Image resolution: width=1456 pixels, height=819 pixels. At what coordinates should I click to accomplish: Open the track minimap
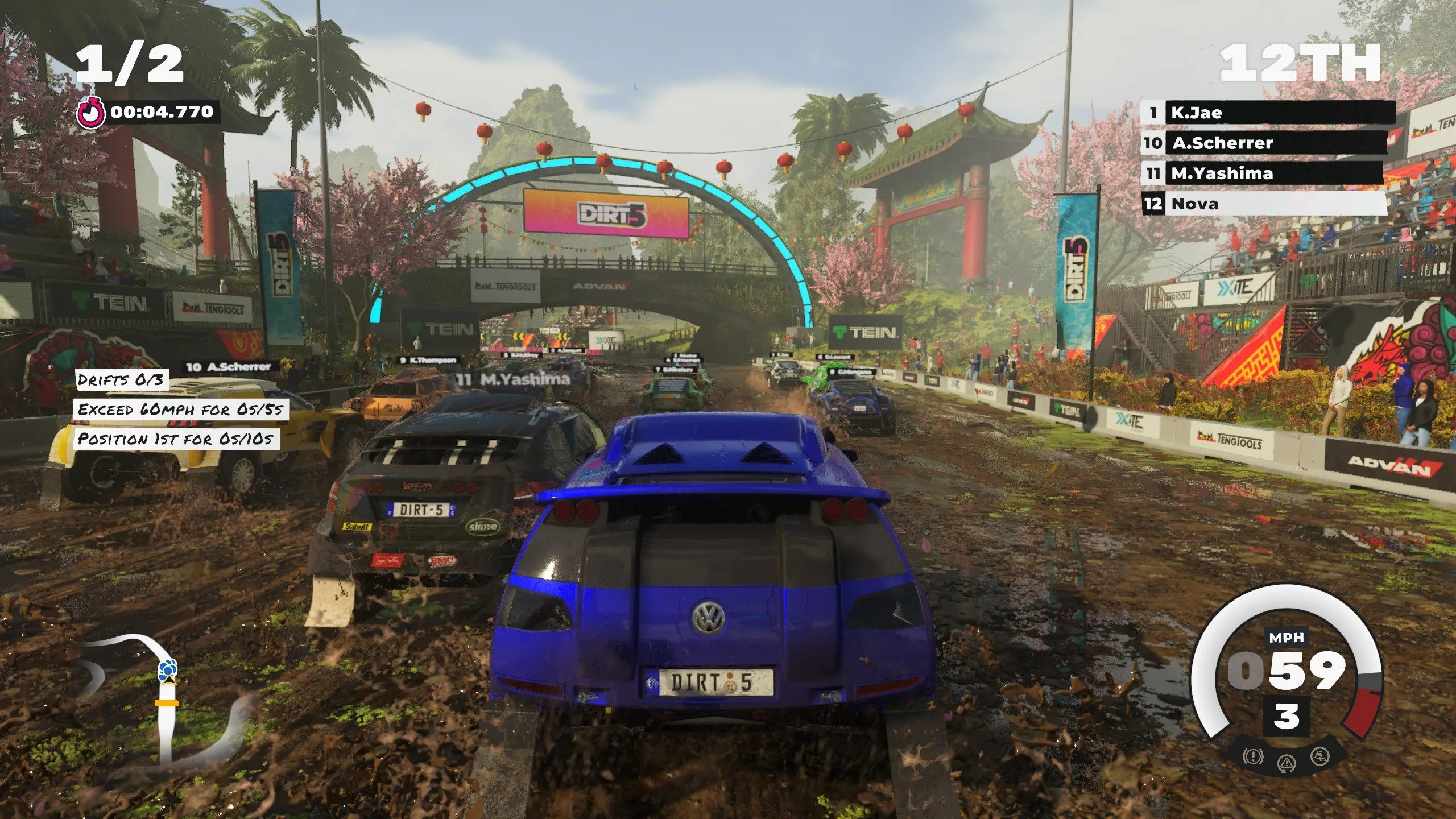coord(165,698)
